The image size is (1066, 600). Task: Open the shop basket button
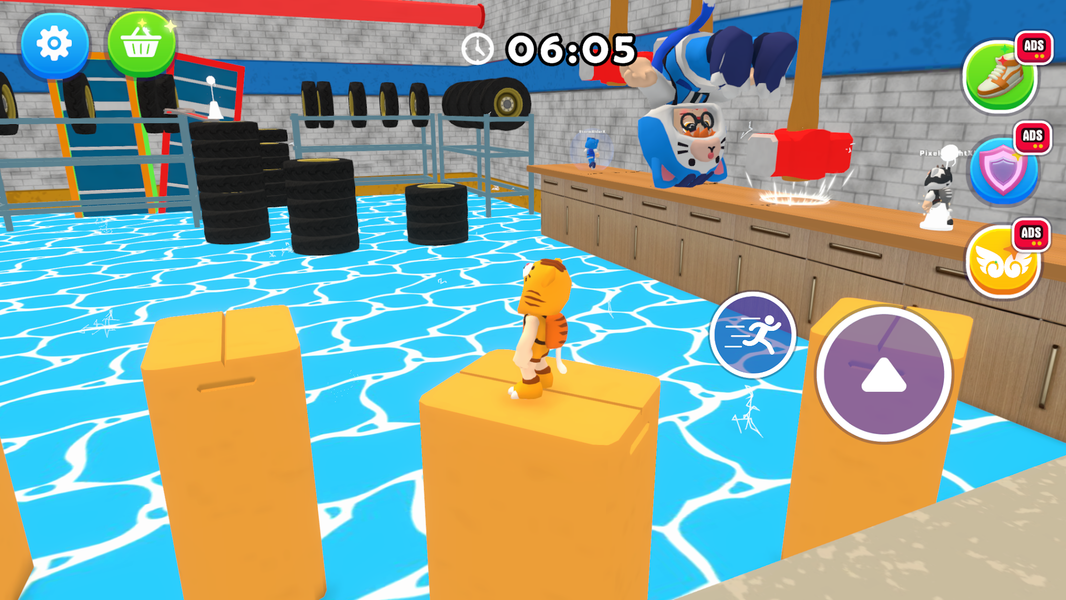tap(141, 44)
